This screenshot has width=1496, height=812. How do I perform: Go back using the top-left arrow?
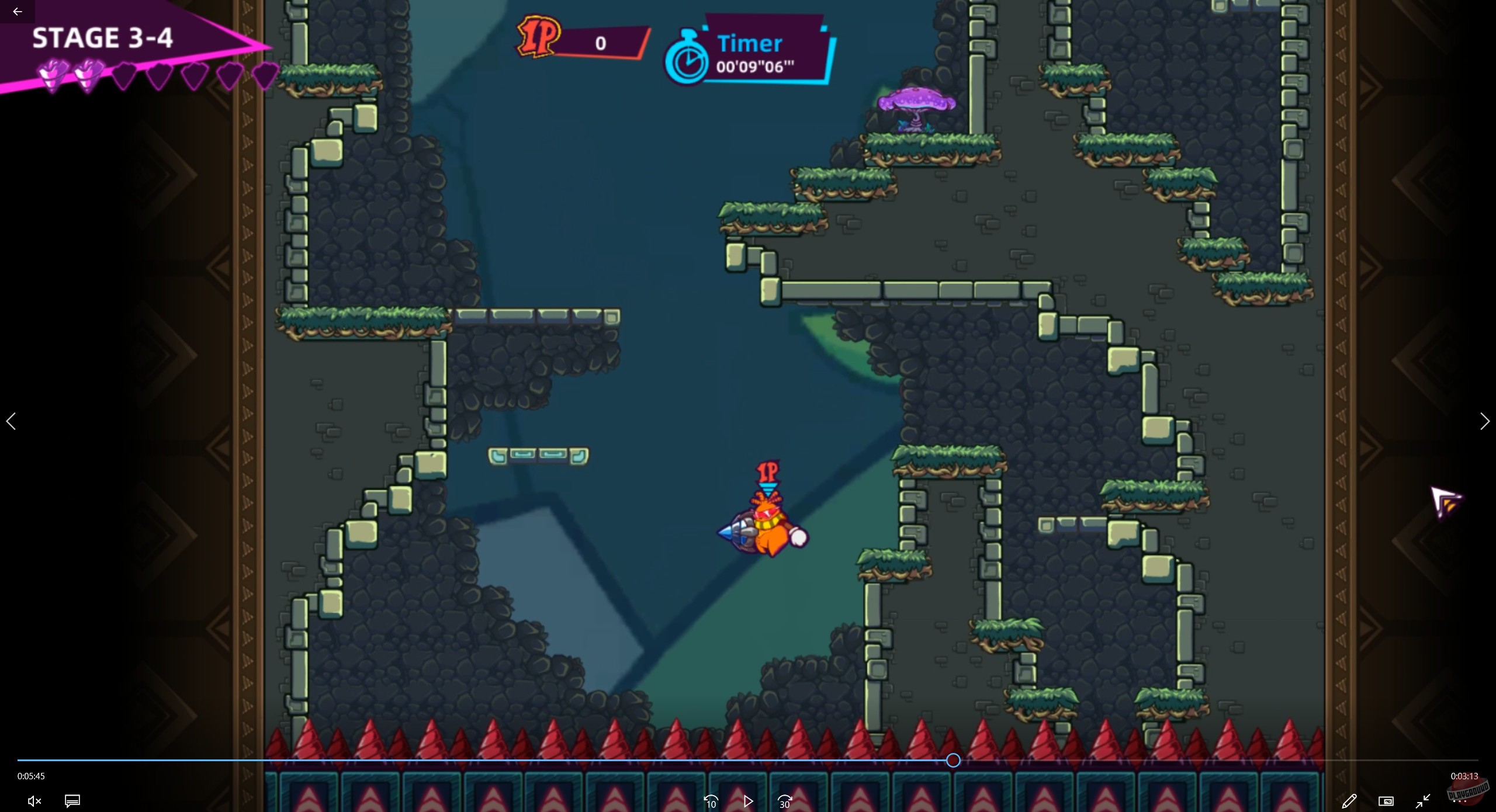(16, 11)
